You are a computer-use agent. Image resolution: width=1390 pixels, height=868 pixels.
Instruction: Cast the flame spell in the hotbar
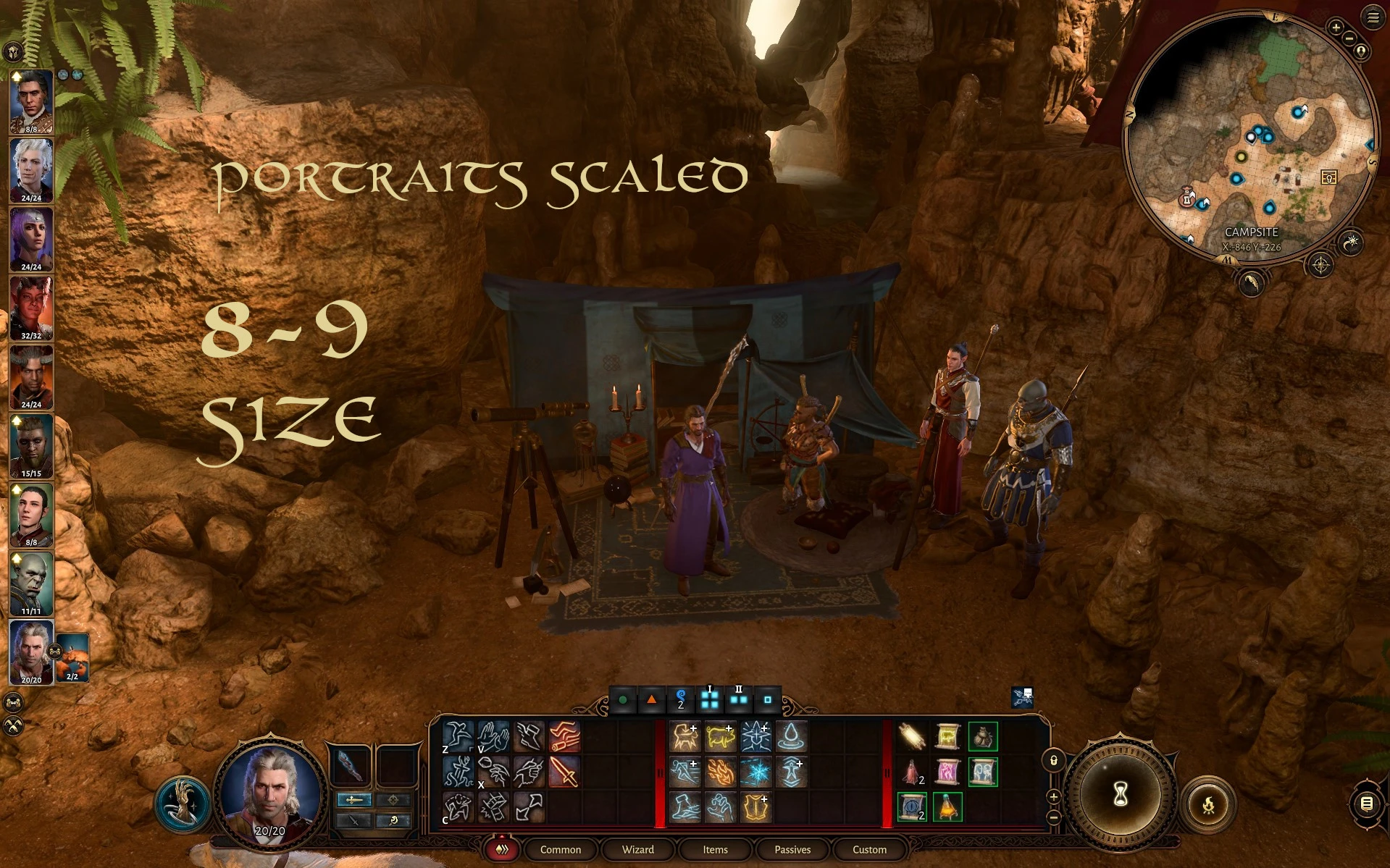coord(720,772)
